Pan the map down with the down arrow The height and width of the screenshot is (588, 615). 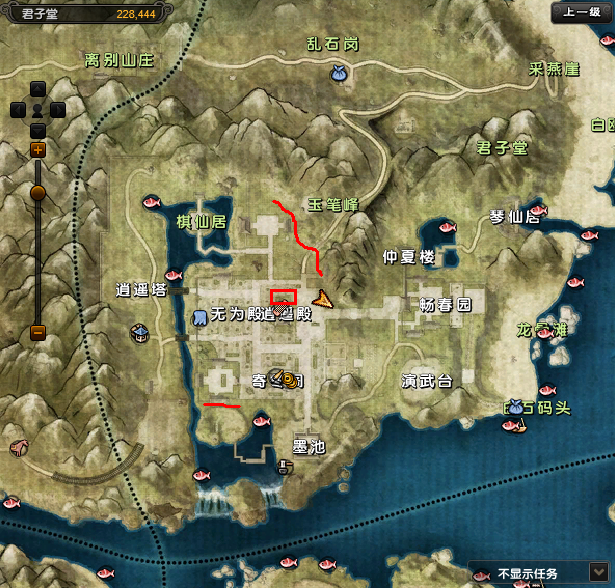pyautogui.click(x=38, y=130)
